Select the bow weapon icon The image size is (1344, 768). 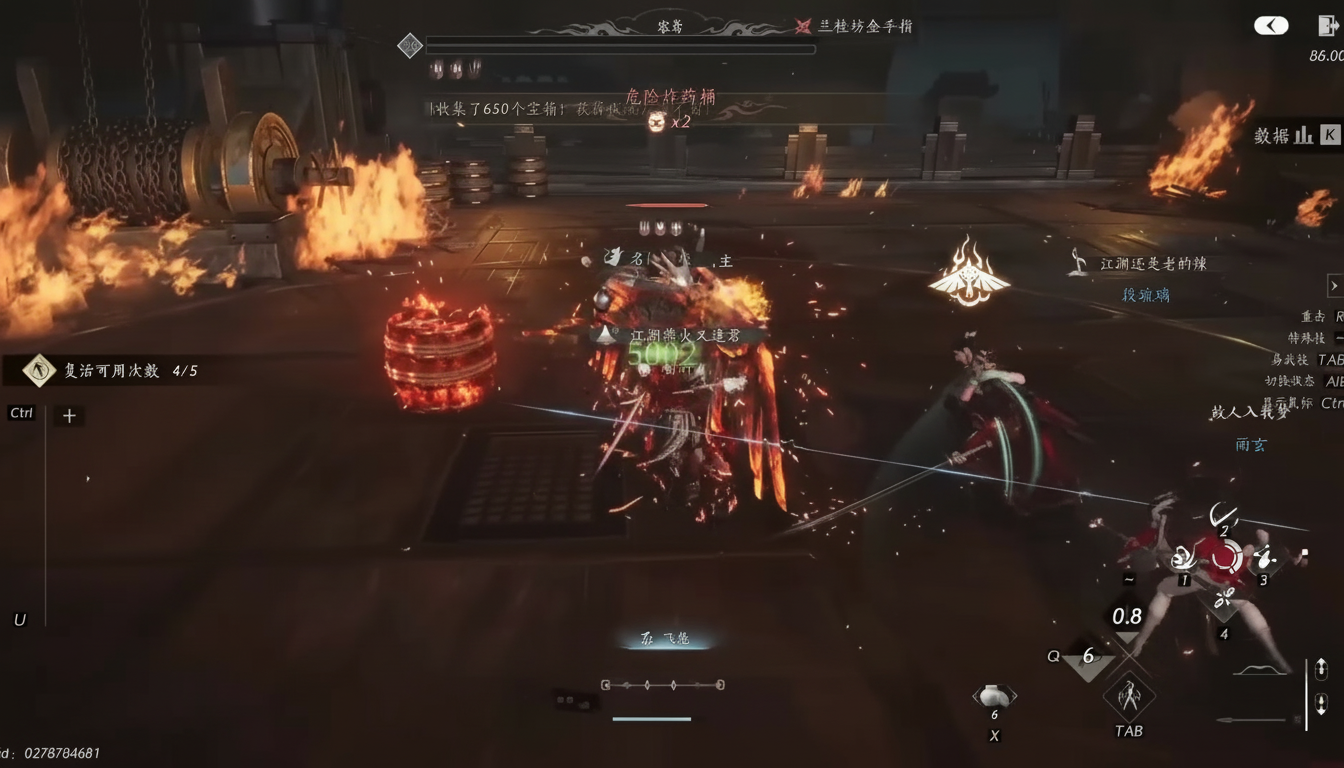(1261, 670)
